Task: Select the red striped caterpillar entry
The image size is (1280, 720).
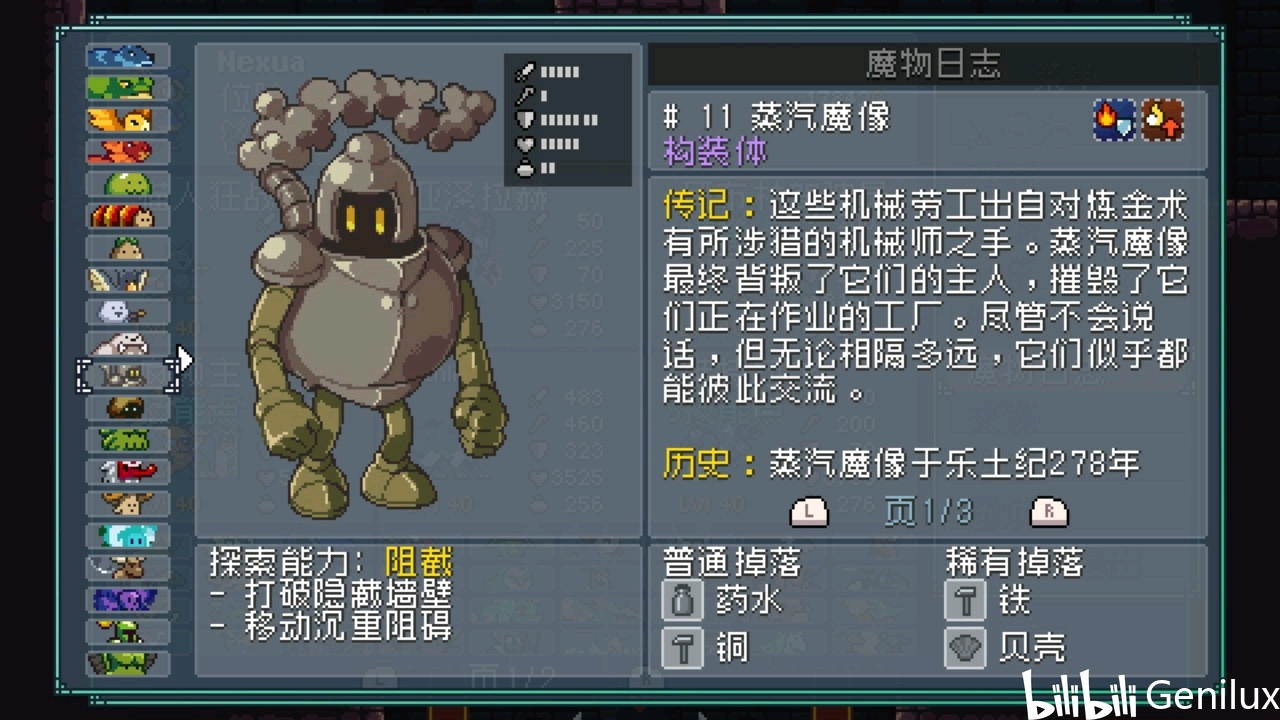Action: [127, 216]
